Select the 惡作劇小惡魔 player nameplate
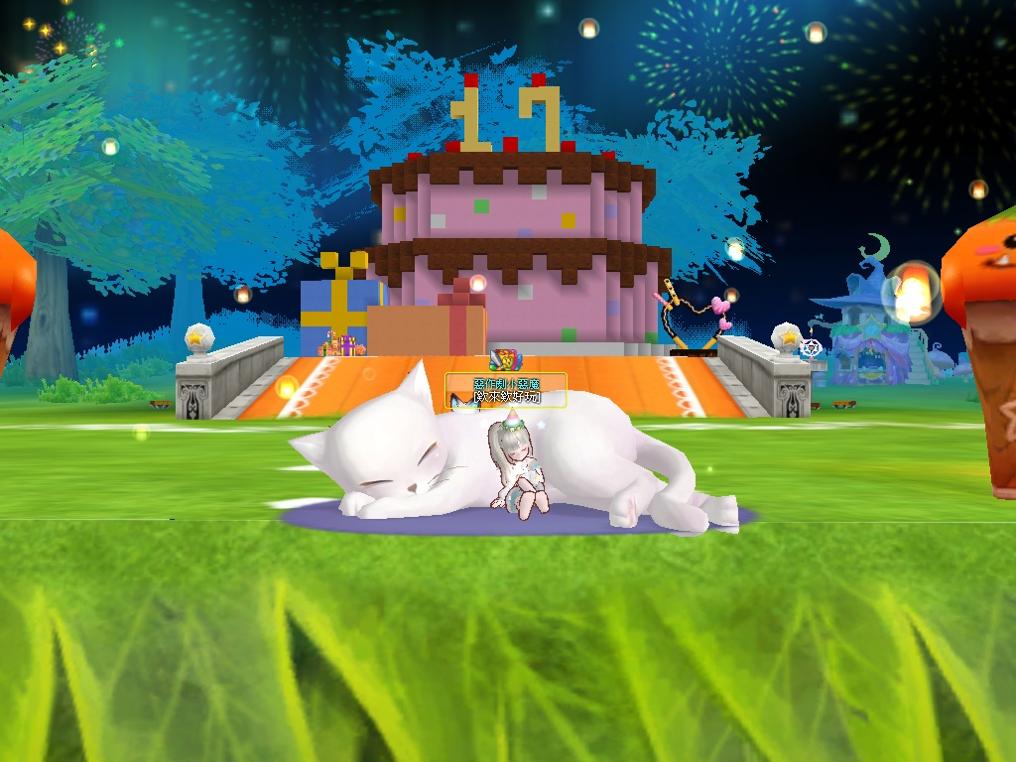Screen dimensions: 1016x762 coord(506,384)
